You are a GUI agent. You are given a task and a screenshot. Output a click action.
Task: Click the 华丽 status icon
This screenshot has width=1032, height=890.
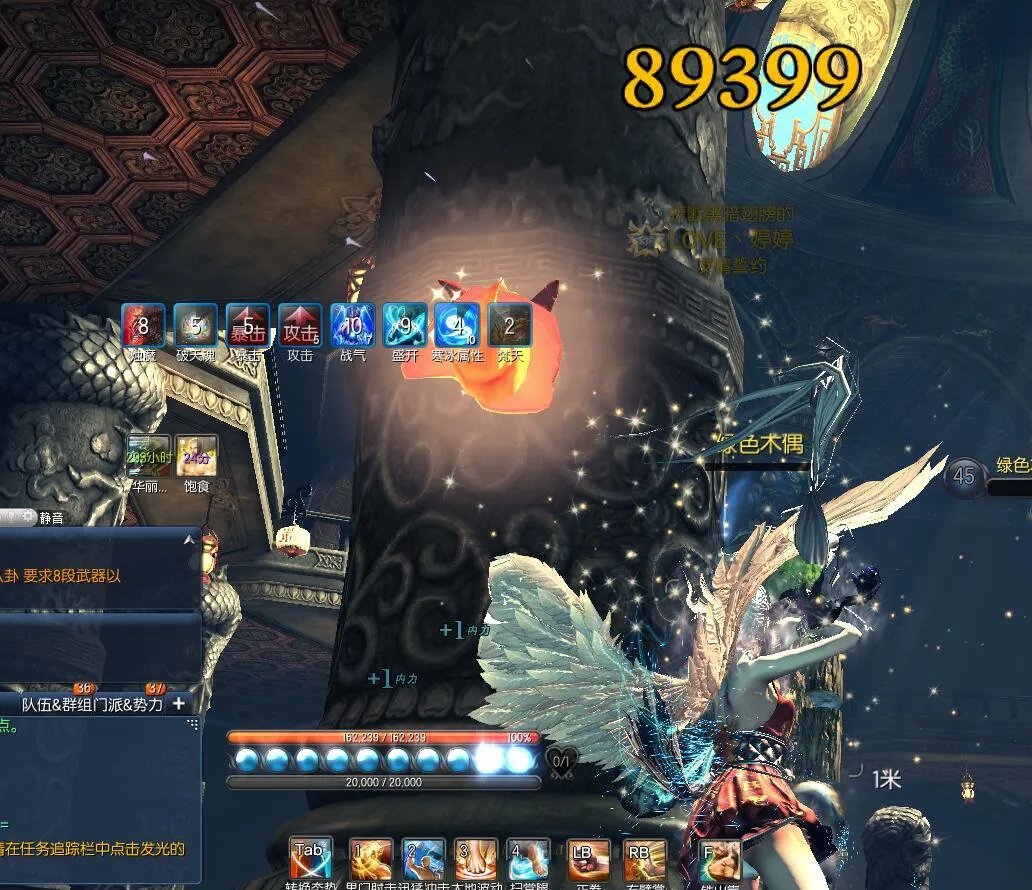(148, 456)
